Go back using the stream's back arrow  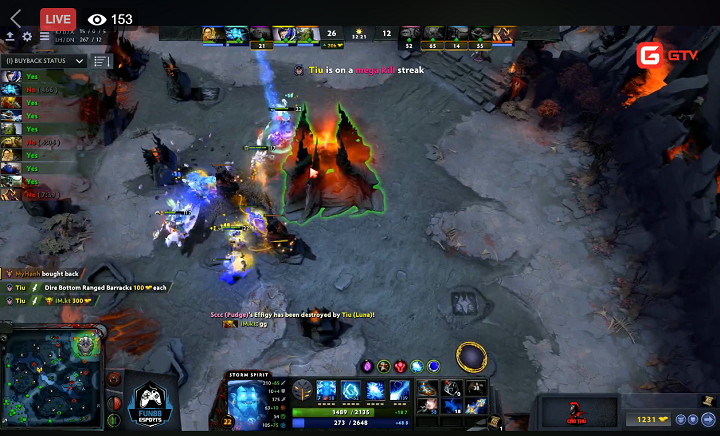[x=15, y=18]
